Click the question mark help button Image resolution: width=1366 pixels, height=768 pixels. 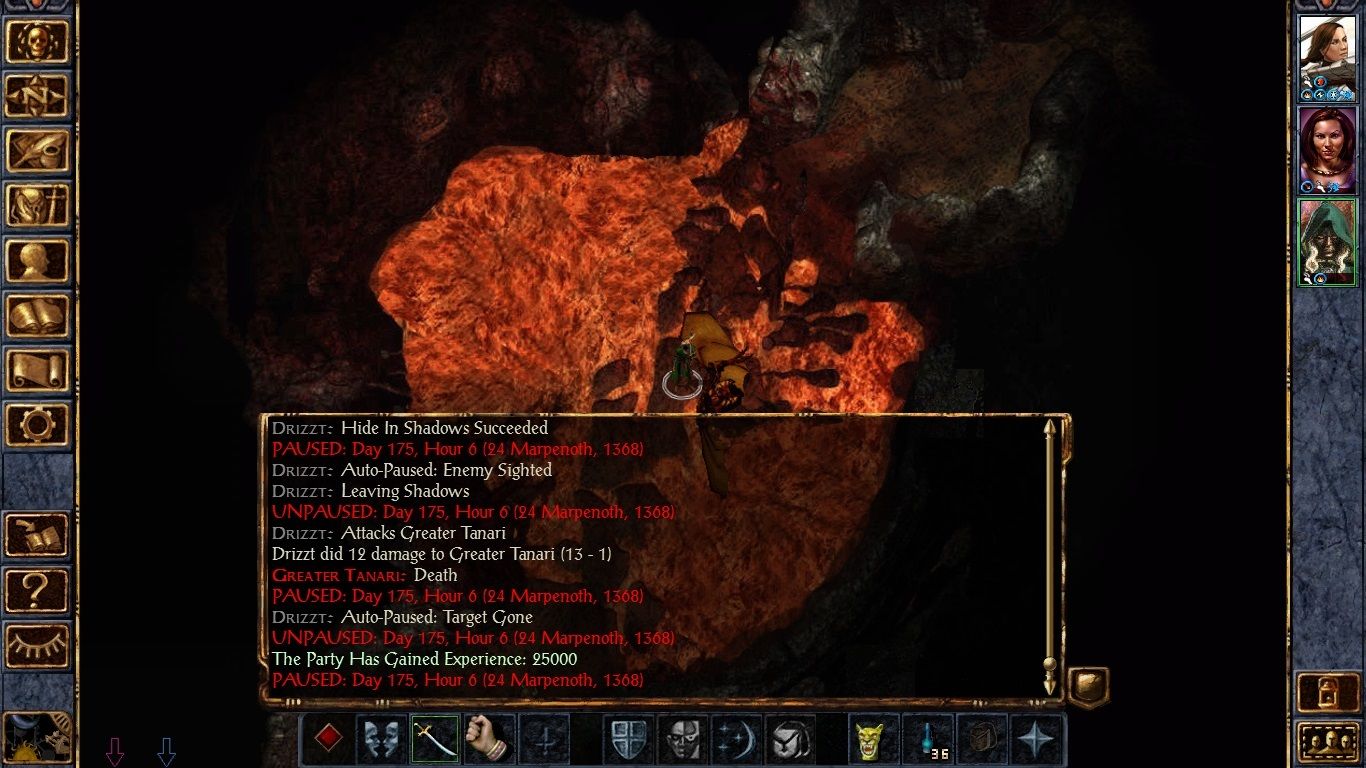[38, 590]
